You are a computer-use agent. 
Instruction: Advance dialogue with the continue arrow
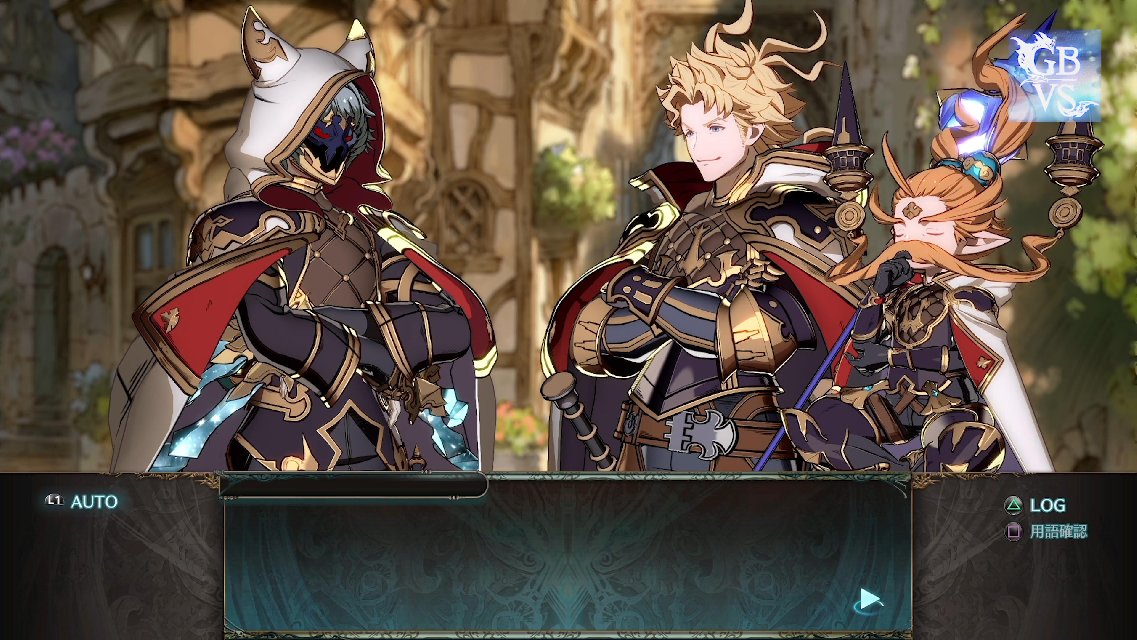869,599
